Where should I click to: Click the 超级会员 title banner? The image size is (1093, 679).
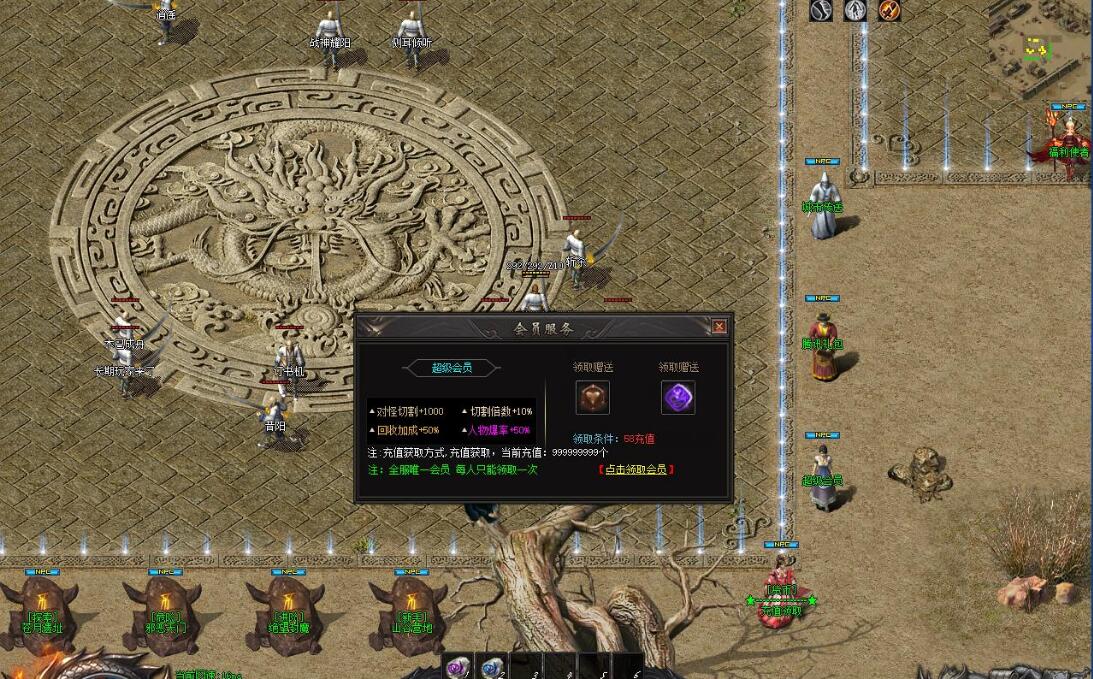[452, 368]
